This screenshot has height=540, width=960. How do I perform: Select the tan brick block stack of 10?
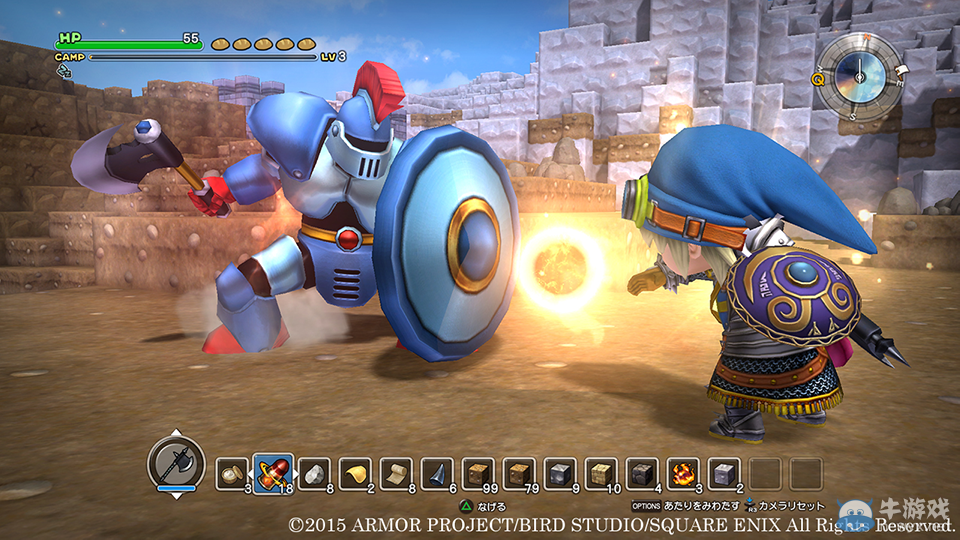(x=601, y=473)
